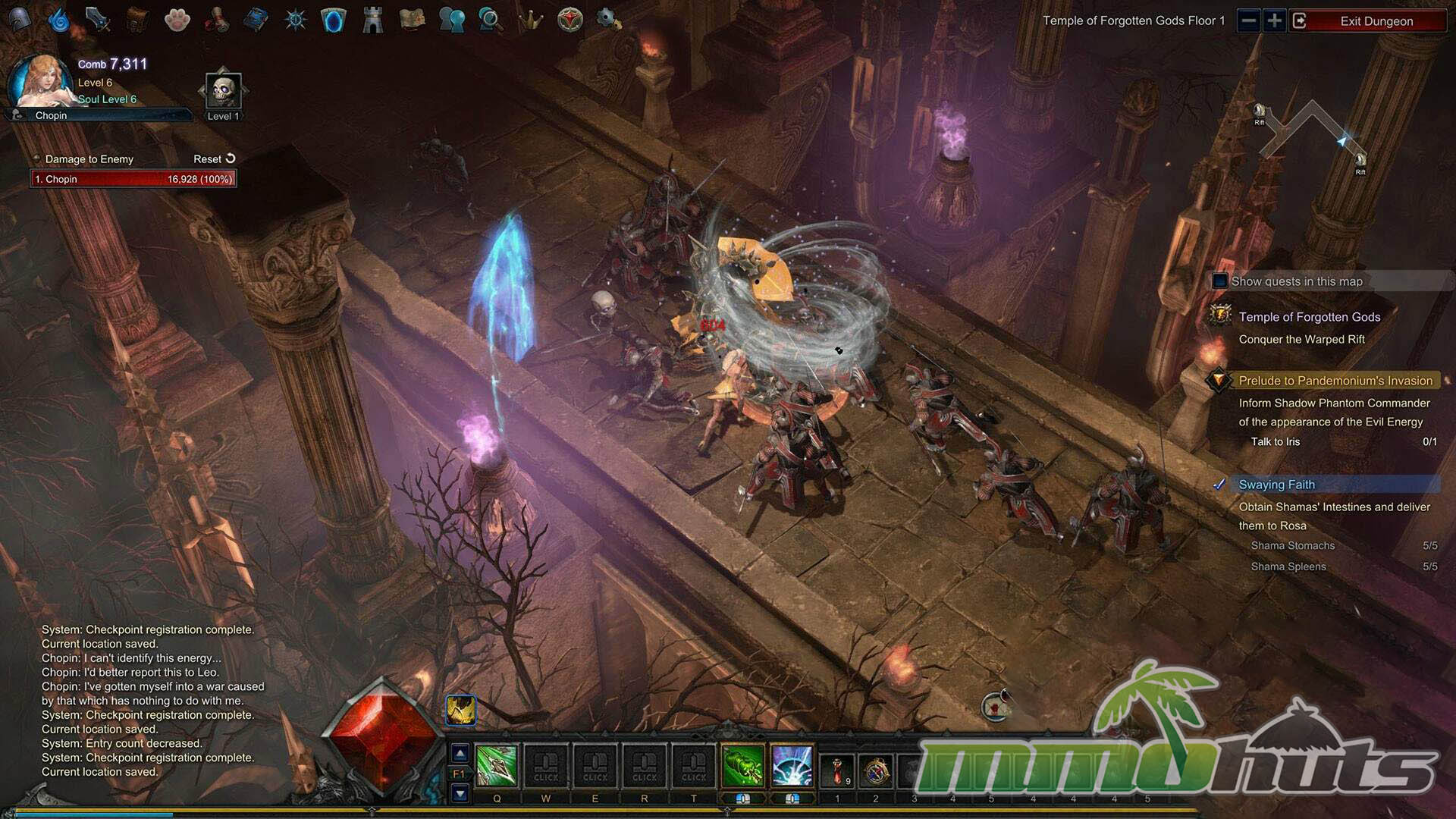Open the leather backpack inventory icon
Viewport: 1456px width, 819px height.
click(137, 20)
